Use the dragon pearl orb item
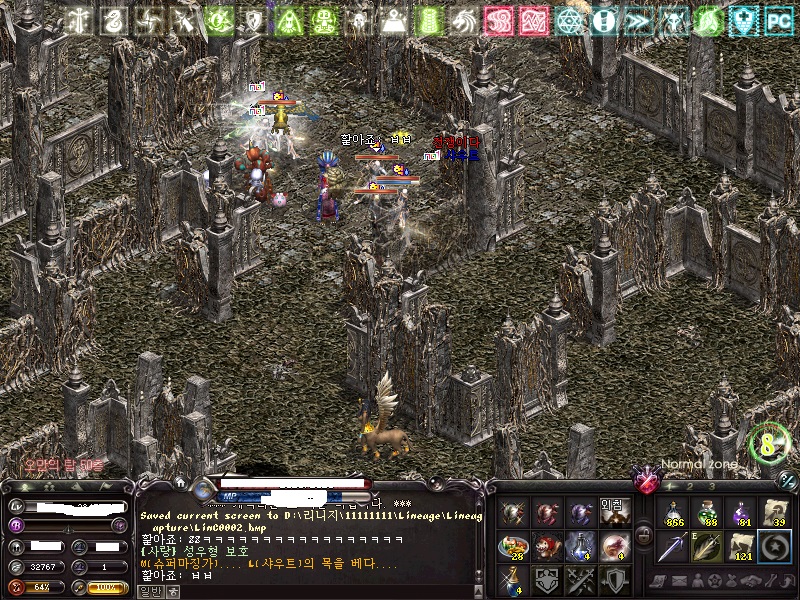This screenshot has height=600, width=800. 615,547
